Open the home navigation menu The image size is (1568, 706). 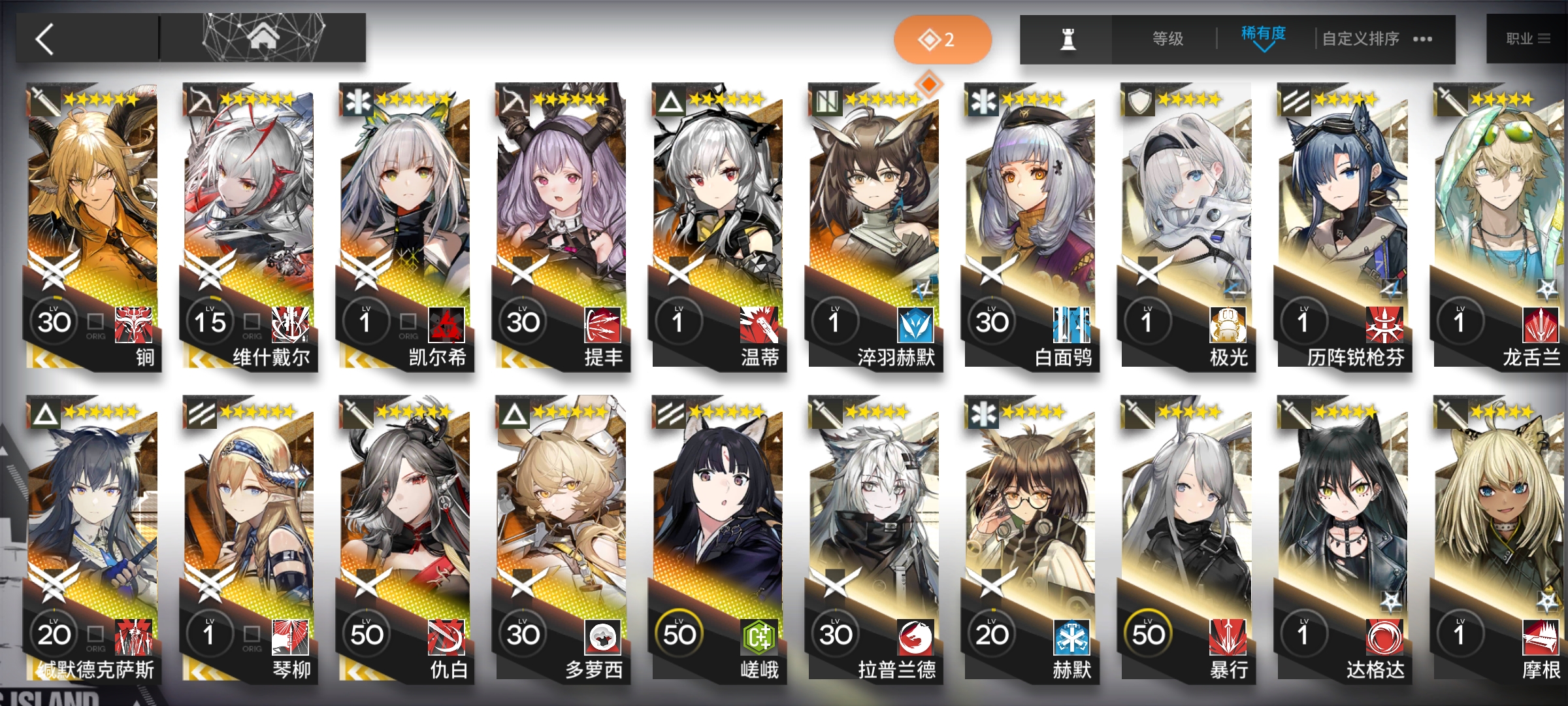(263, 38)
